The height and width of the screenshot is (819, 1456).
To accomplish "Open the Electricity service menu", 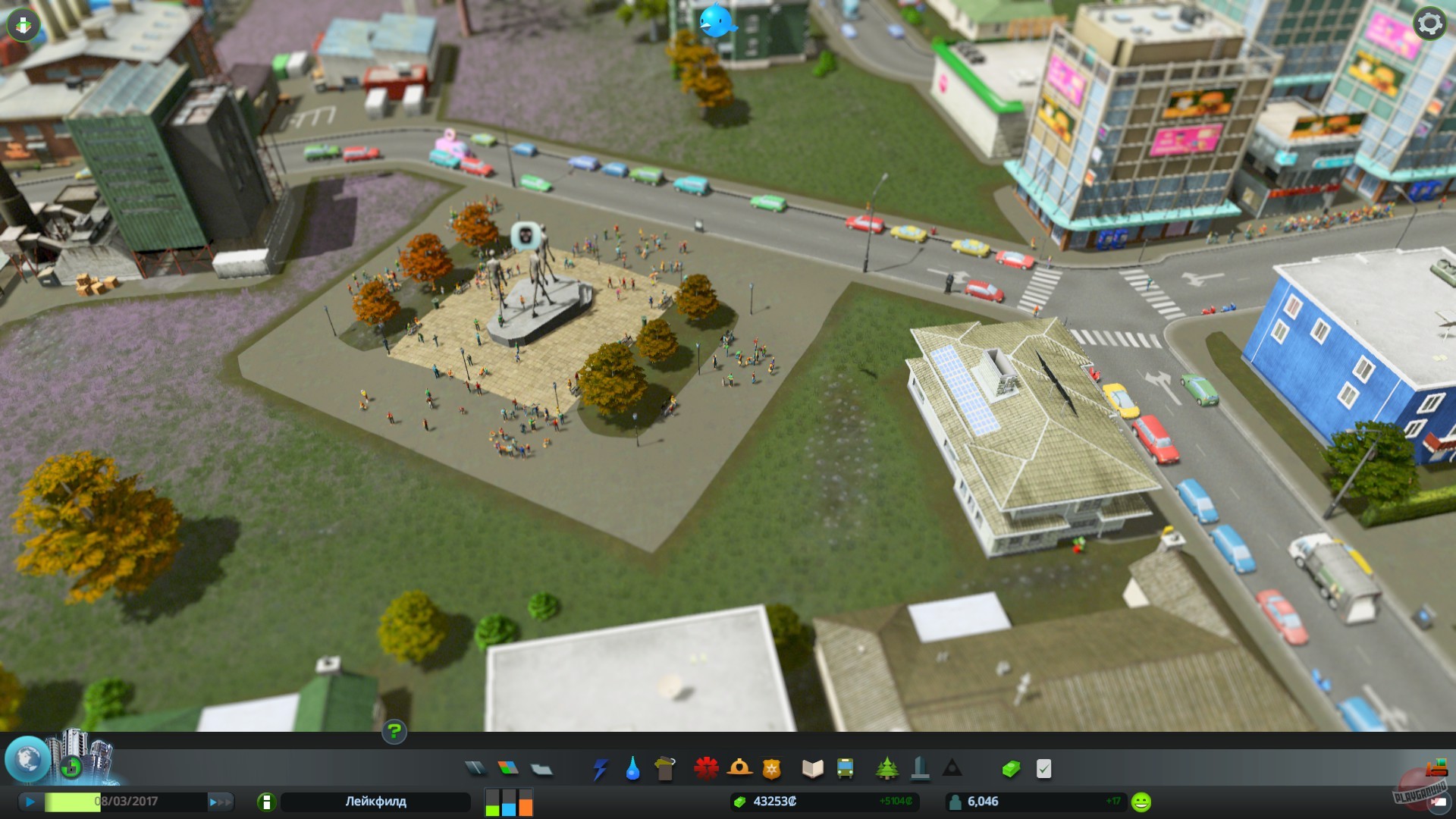I will (599, 769).
